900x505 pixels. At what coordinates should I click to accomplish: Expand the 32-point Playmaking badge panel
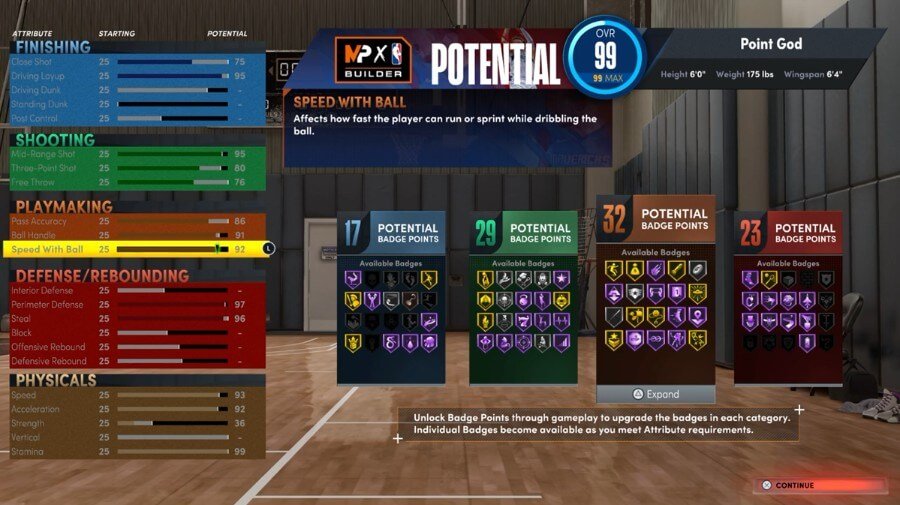[656, 394]
